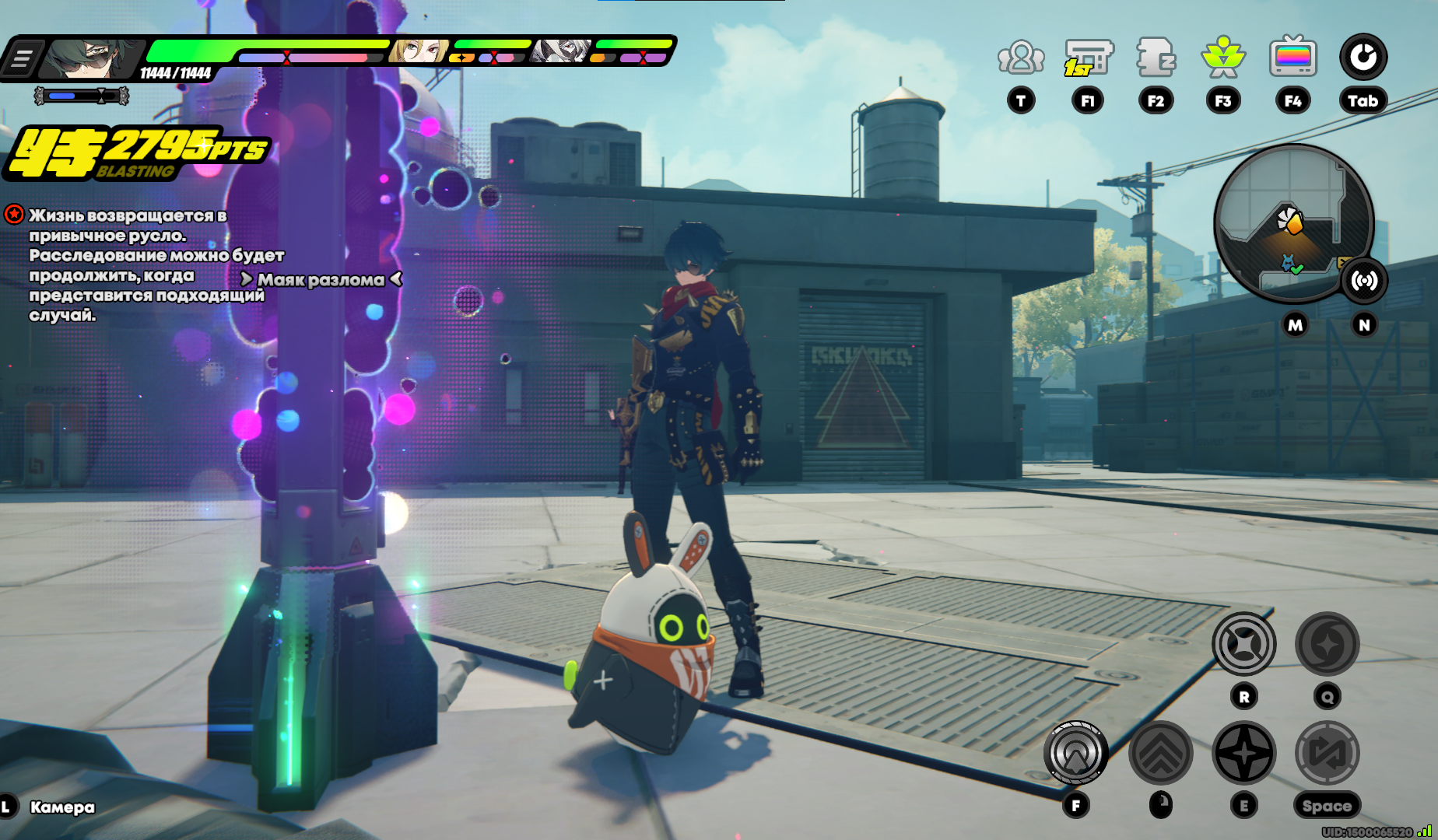Activate the swirl skill icon above Q
This screenshot has height=840, width=1438.
tap(1327, 644)
